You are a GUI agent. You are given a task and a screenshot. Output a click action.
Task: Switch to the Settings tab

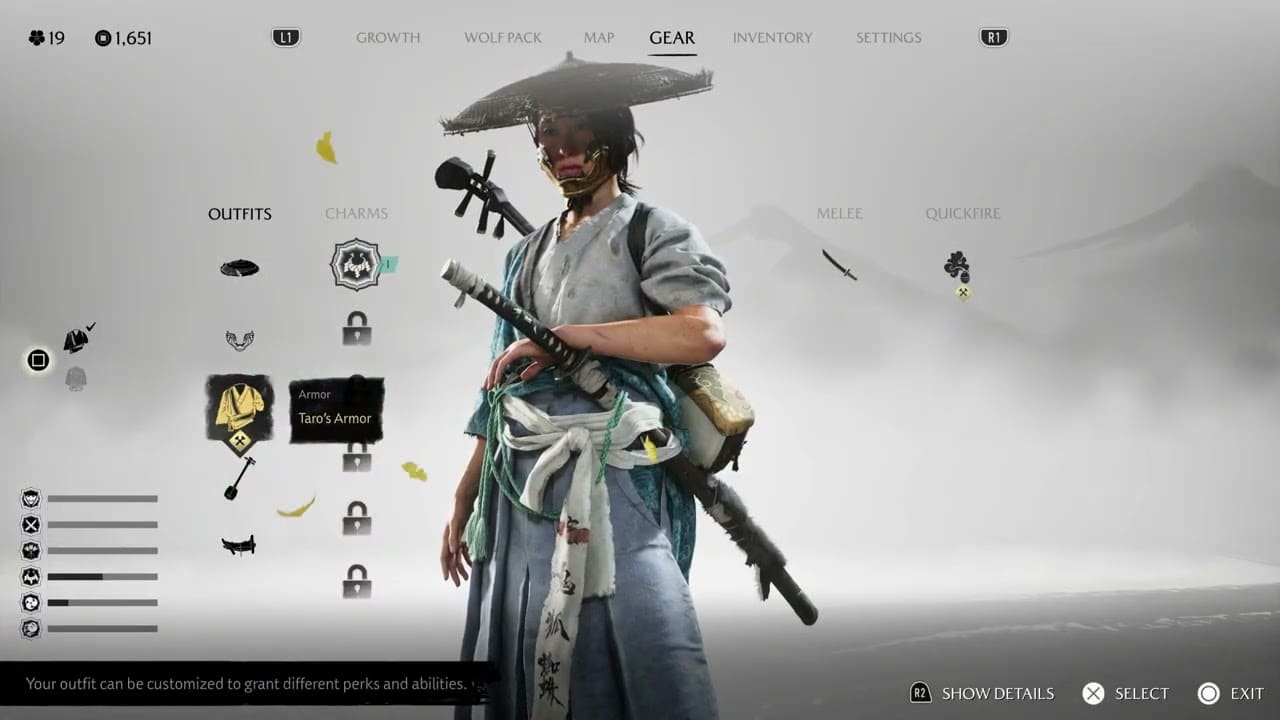[888, 38]
